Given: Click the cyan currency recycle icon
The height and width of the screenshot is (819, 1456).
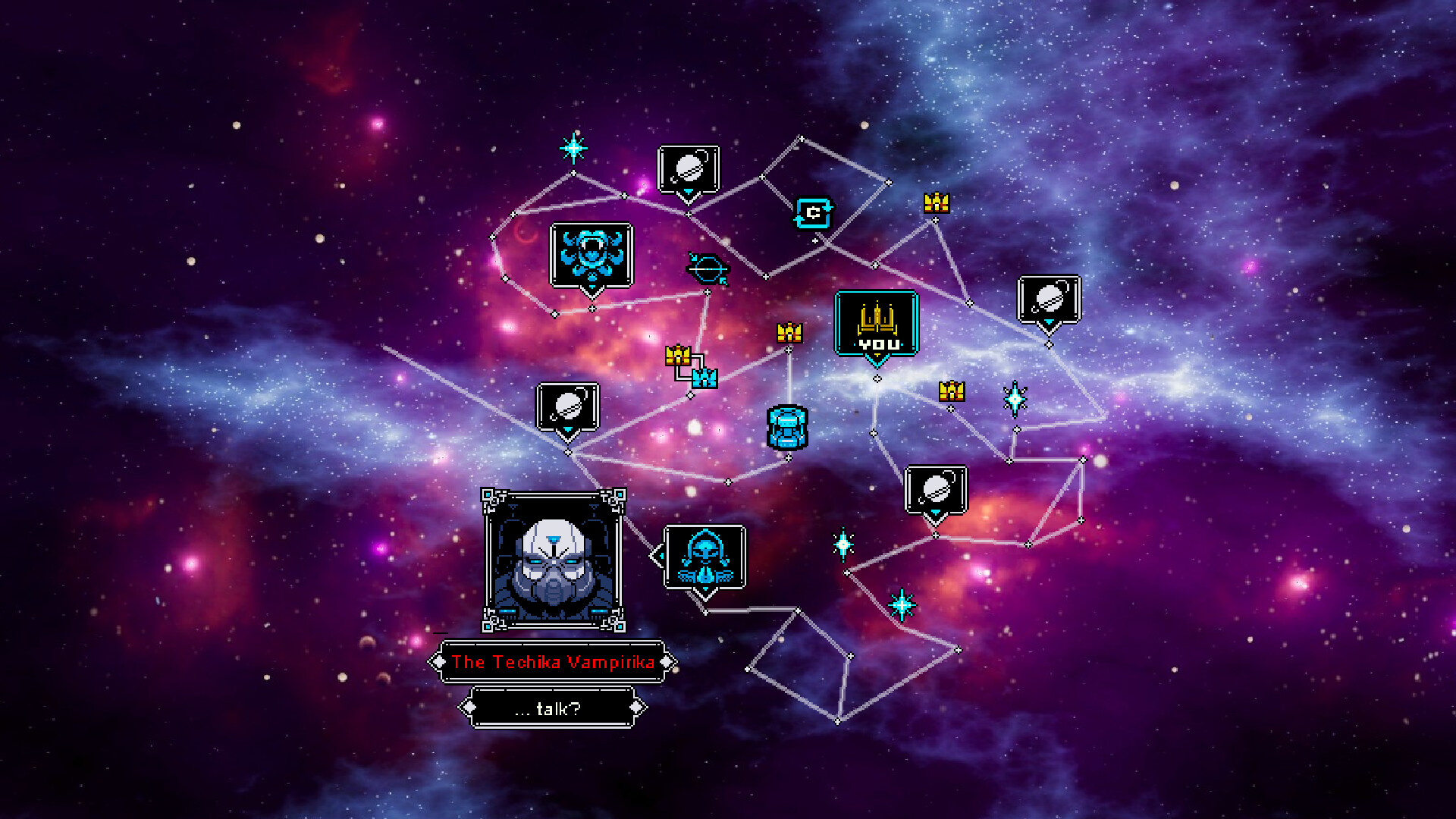Looking at the screenshot, I should coord(813,213).
